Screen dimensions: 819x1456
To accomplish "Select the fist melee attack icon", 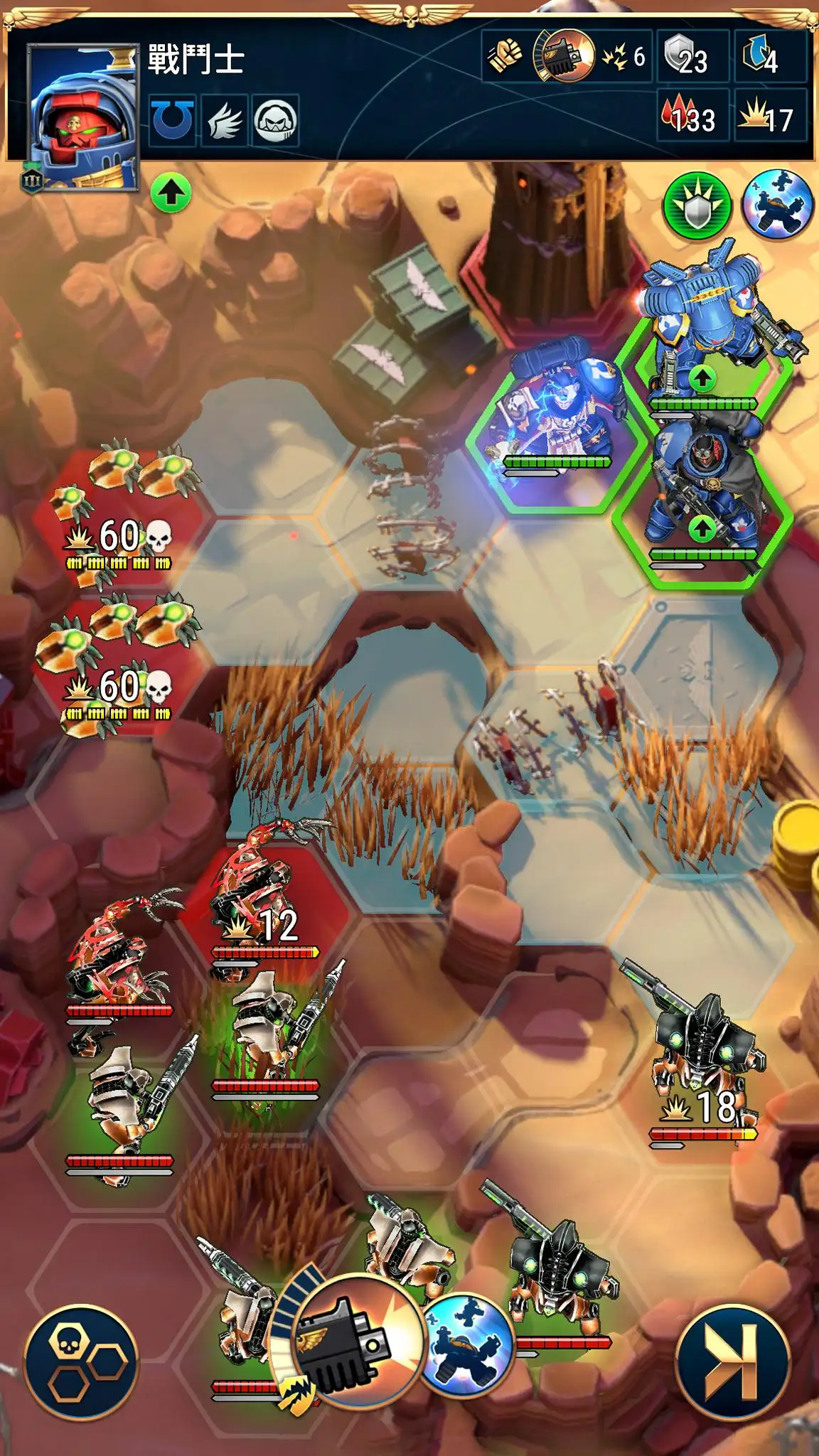I will pos(505,55).
